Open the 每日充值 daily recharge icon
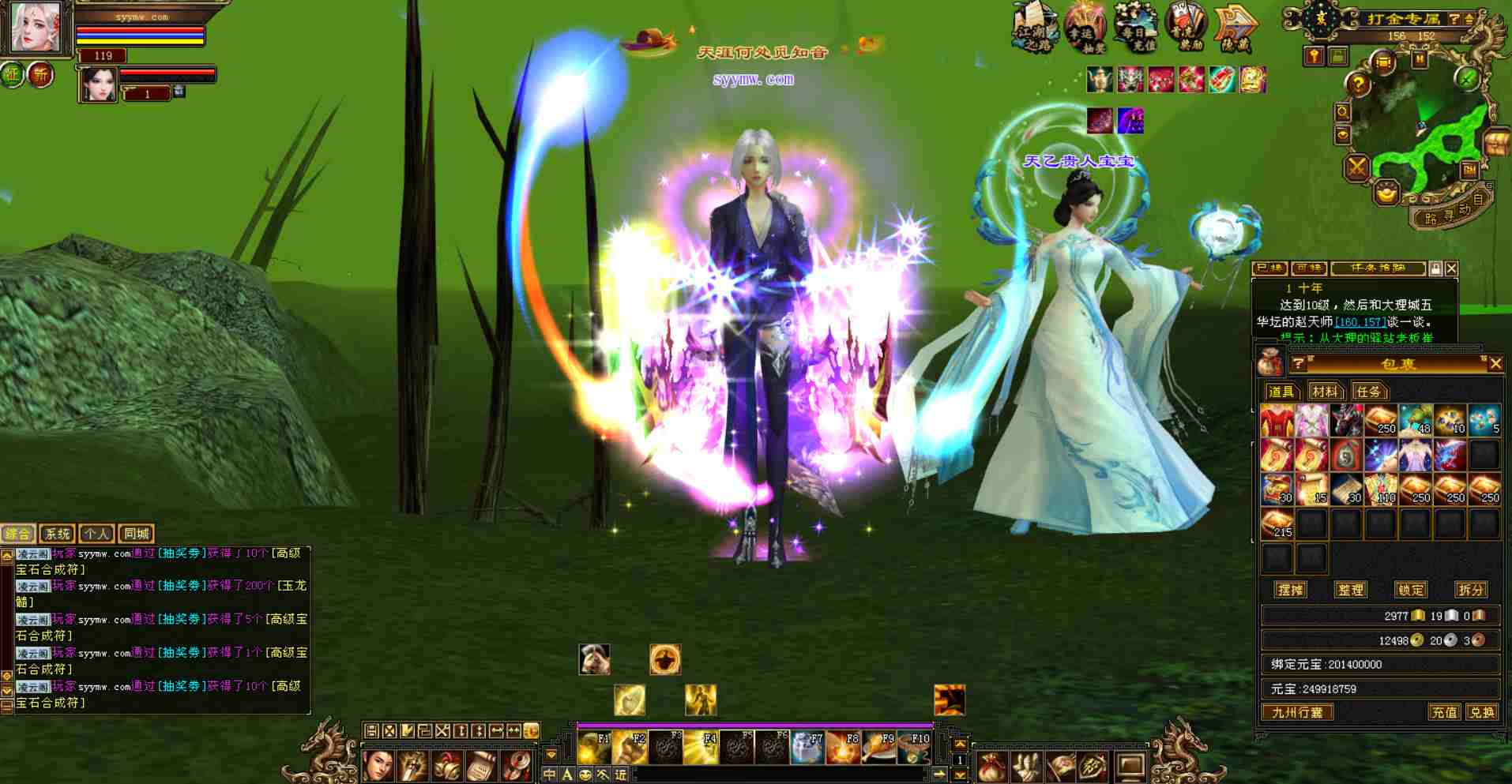The image size is (1512, 784). click(1135, 26)
